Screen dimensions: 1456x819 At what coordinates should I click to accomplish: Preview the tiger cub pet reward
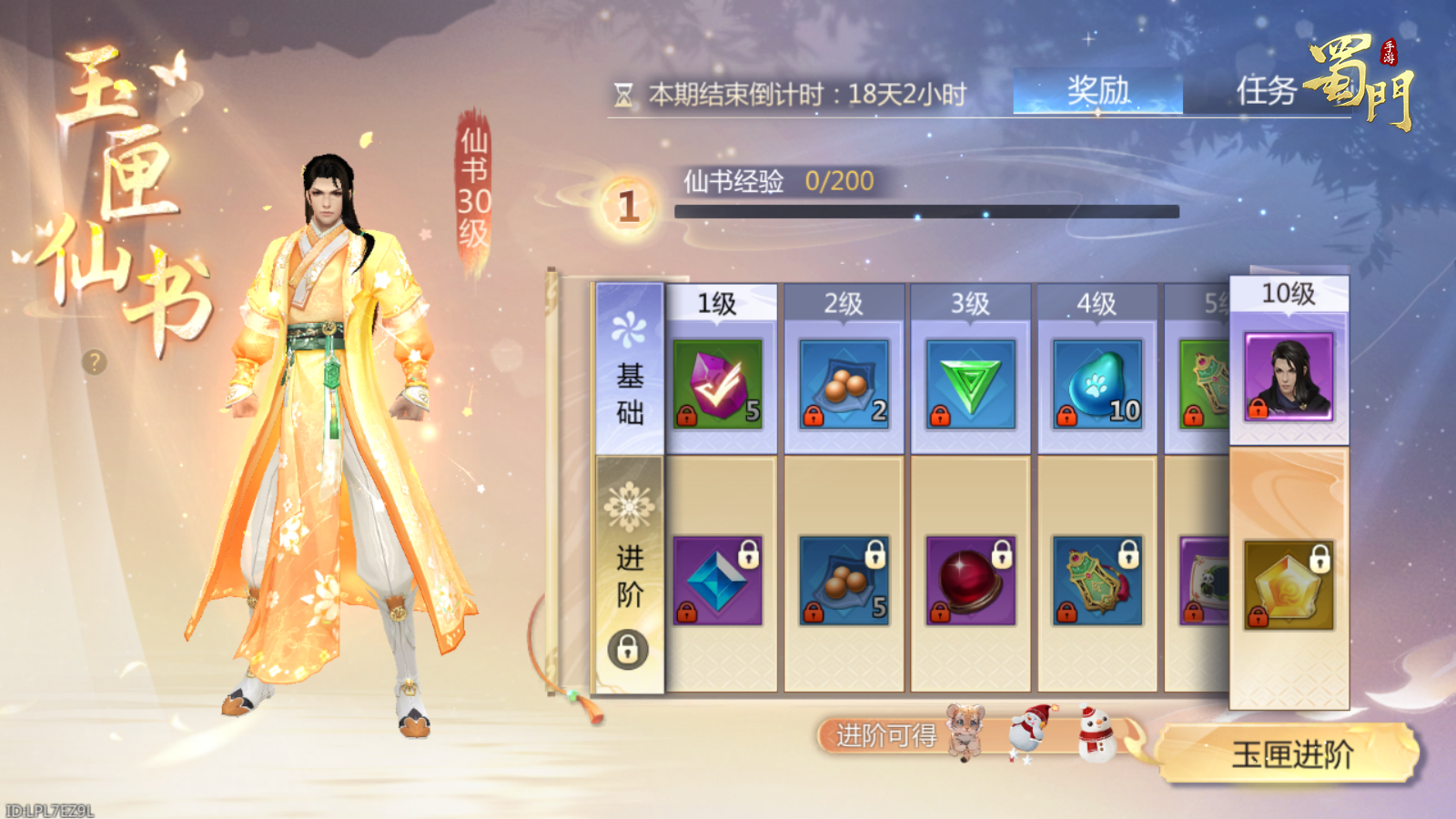tap(965, 731)
